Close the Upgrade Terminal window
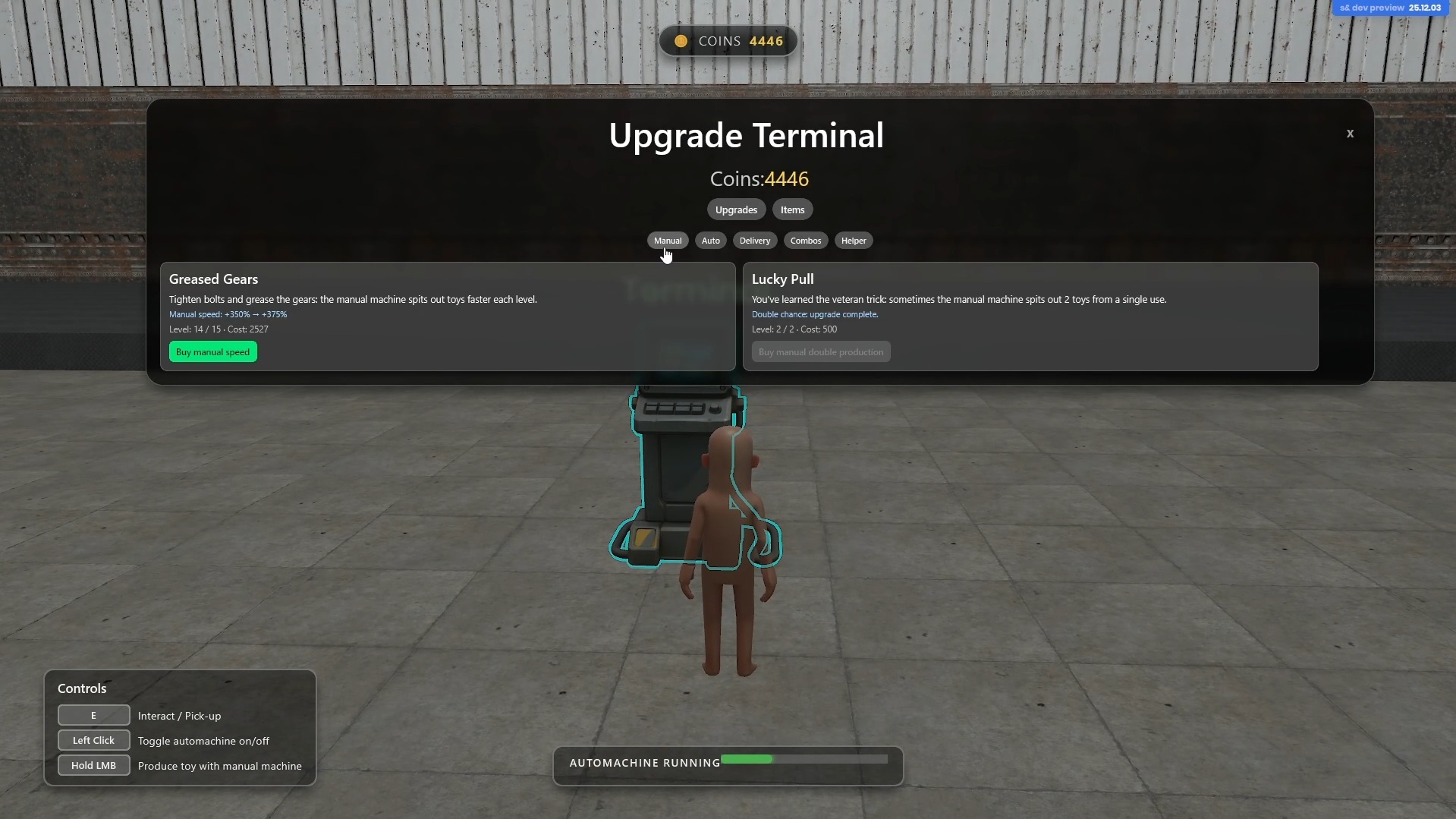The width and height of the screenshot is (1456, 819). click(x=1350, y=134)
